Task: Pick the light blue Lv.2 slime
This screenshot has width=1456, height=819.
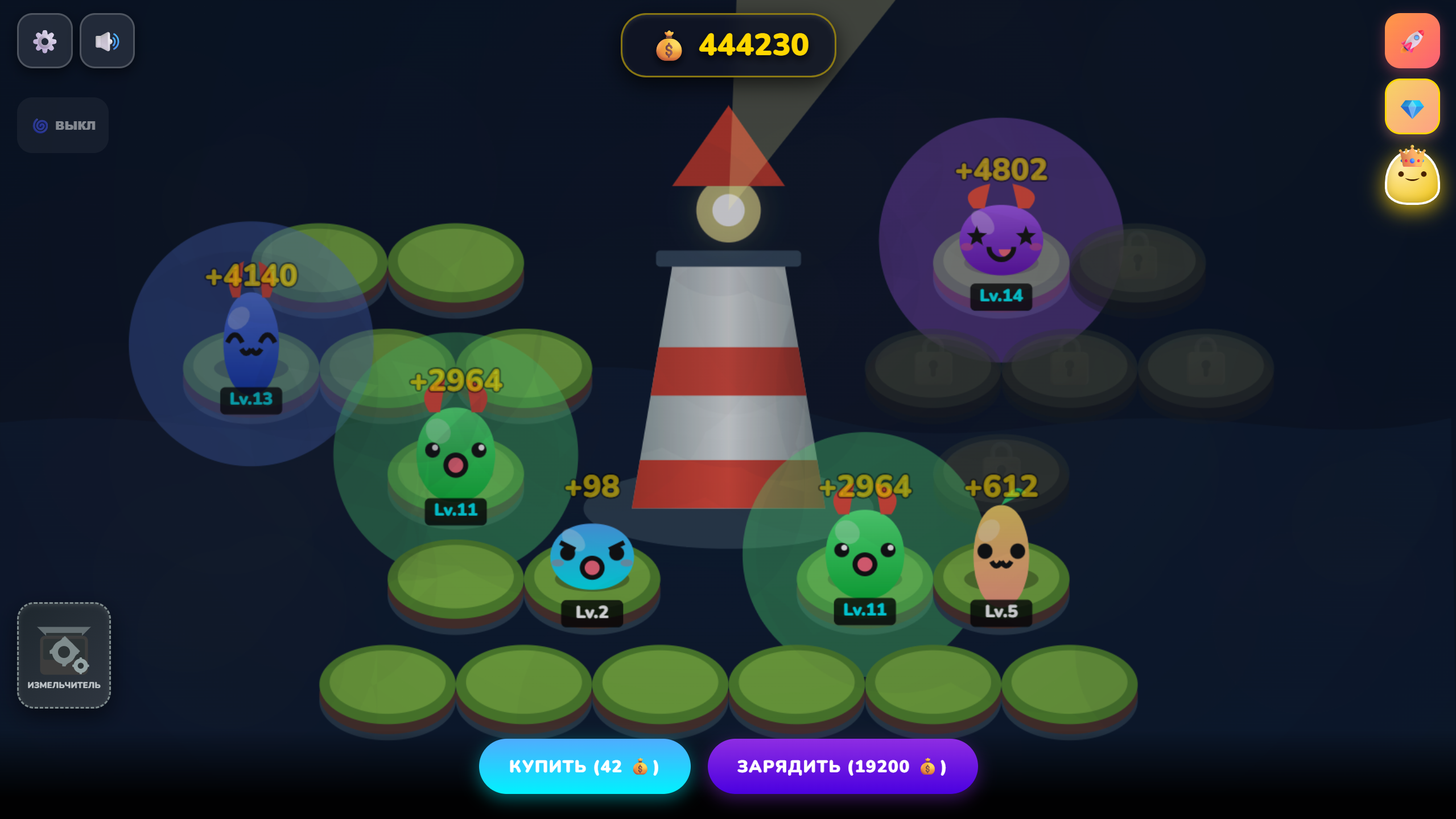Action: click(592, 557)
